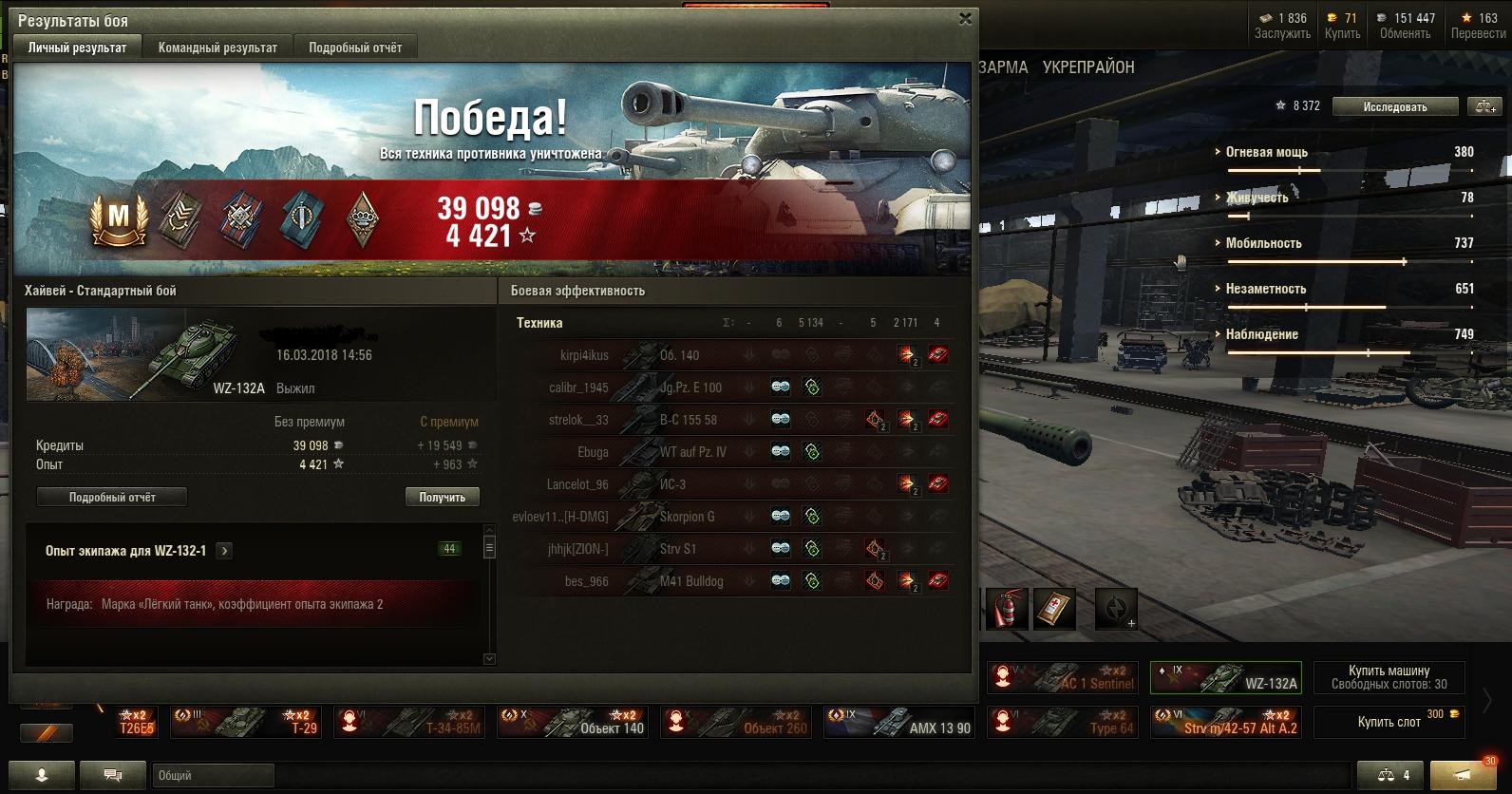Screen dimensions: 1512x794
Task: Open the УКРЕПРАЙОН stronghold menu
Action: point(1088,67)
